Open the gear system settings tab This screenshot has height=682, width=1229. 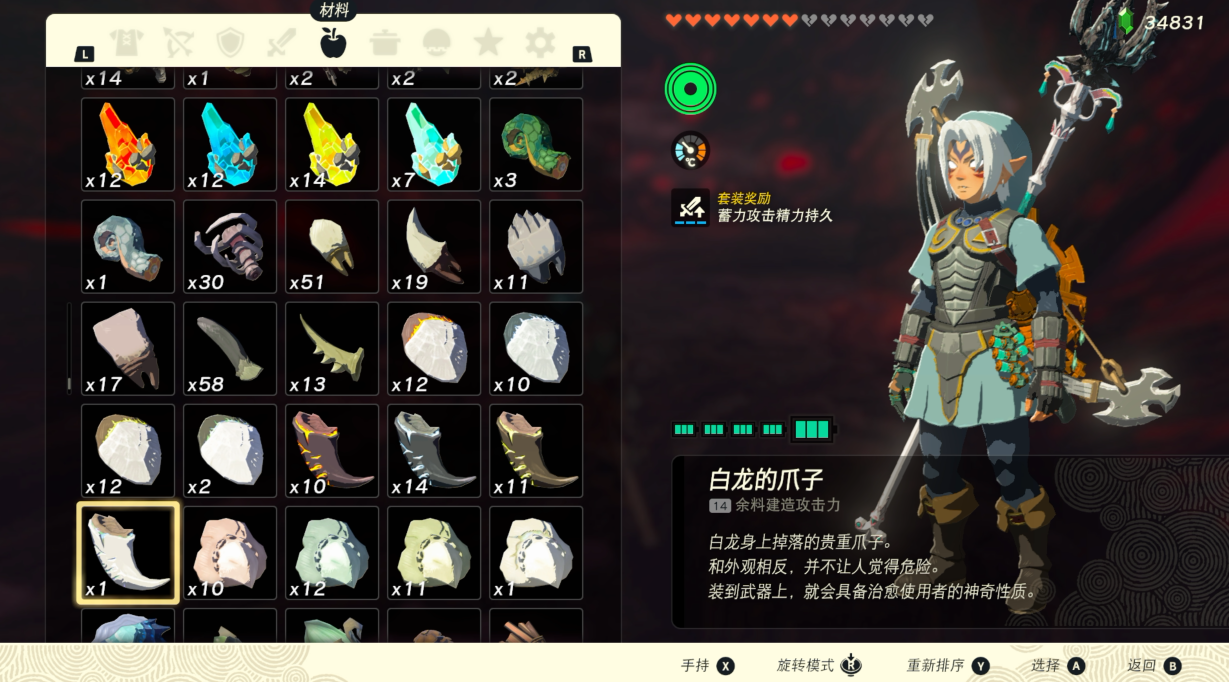point(540,43)
